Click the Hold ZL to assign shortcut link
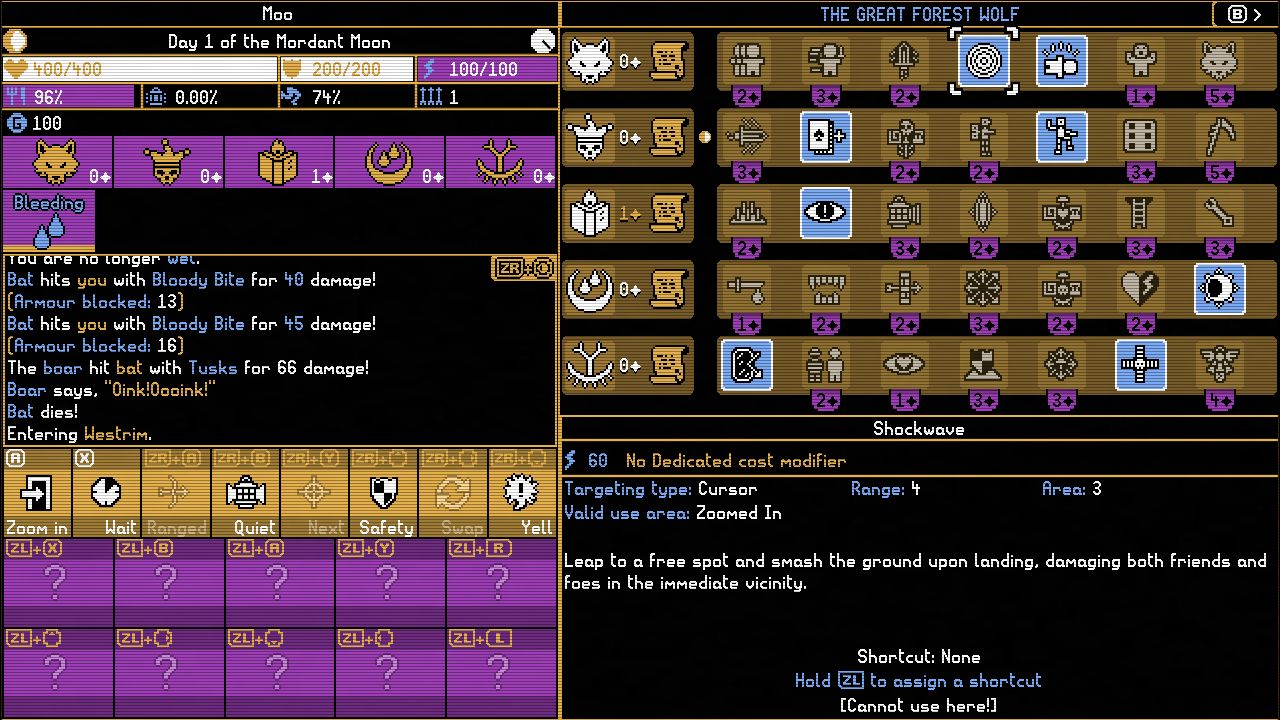 tap(919, 681)
